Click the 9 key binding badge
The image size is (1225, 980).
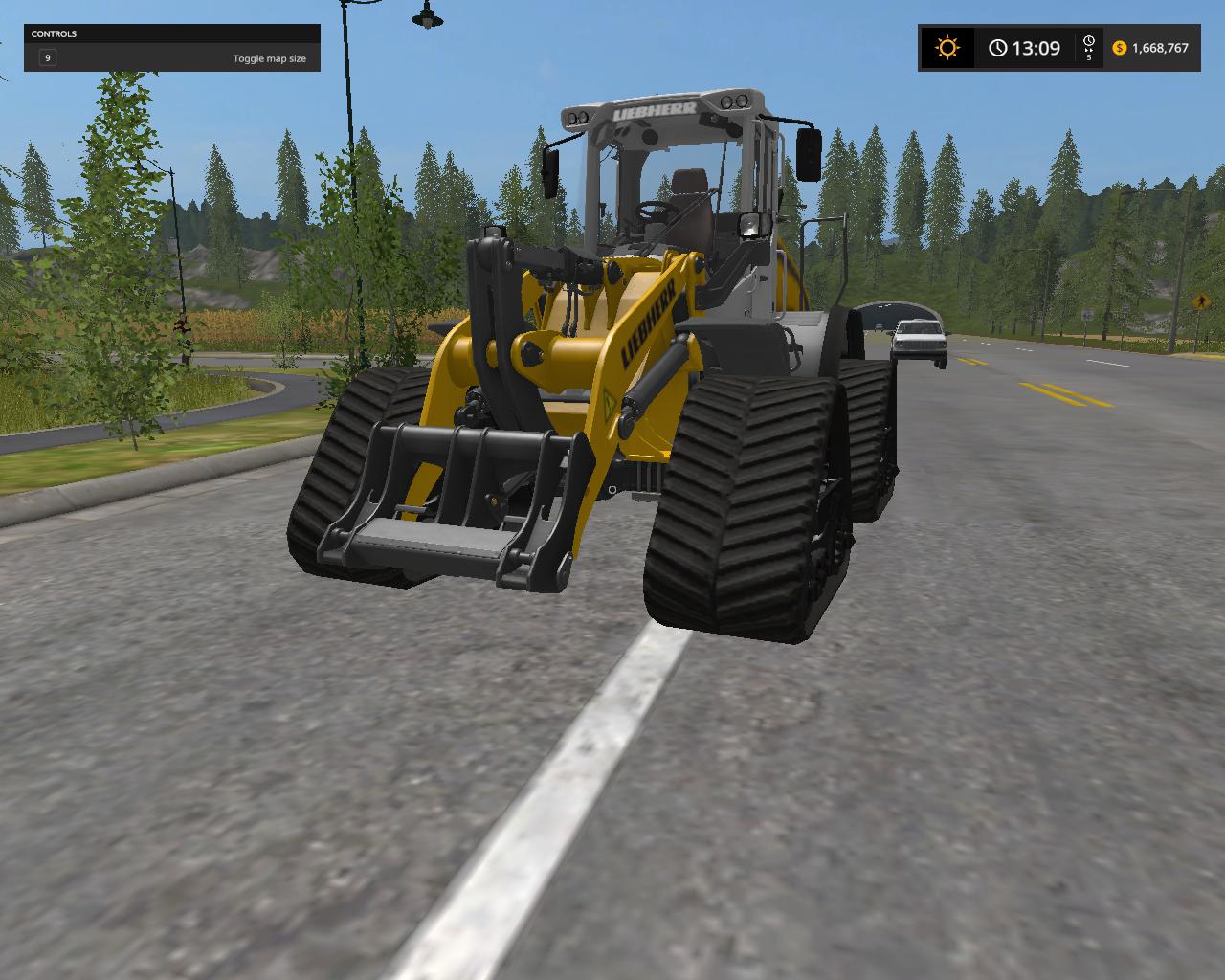[x=45, y=57]
